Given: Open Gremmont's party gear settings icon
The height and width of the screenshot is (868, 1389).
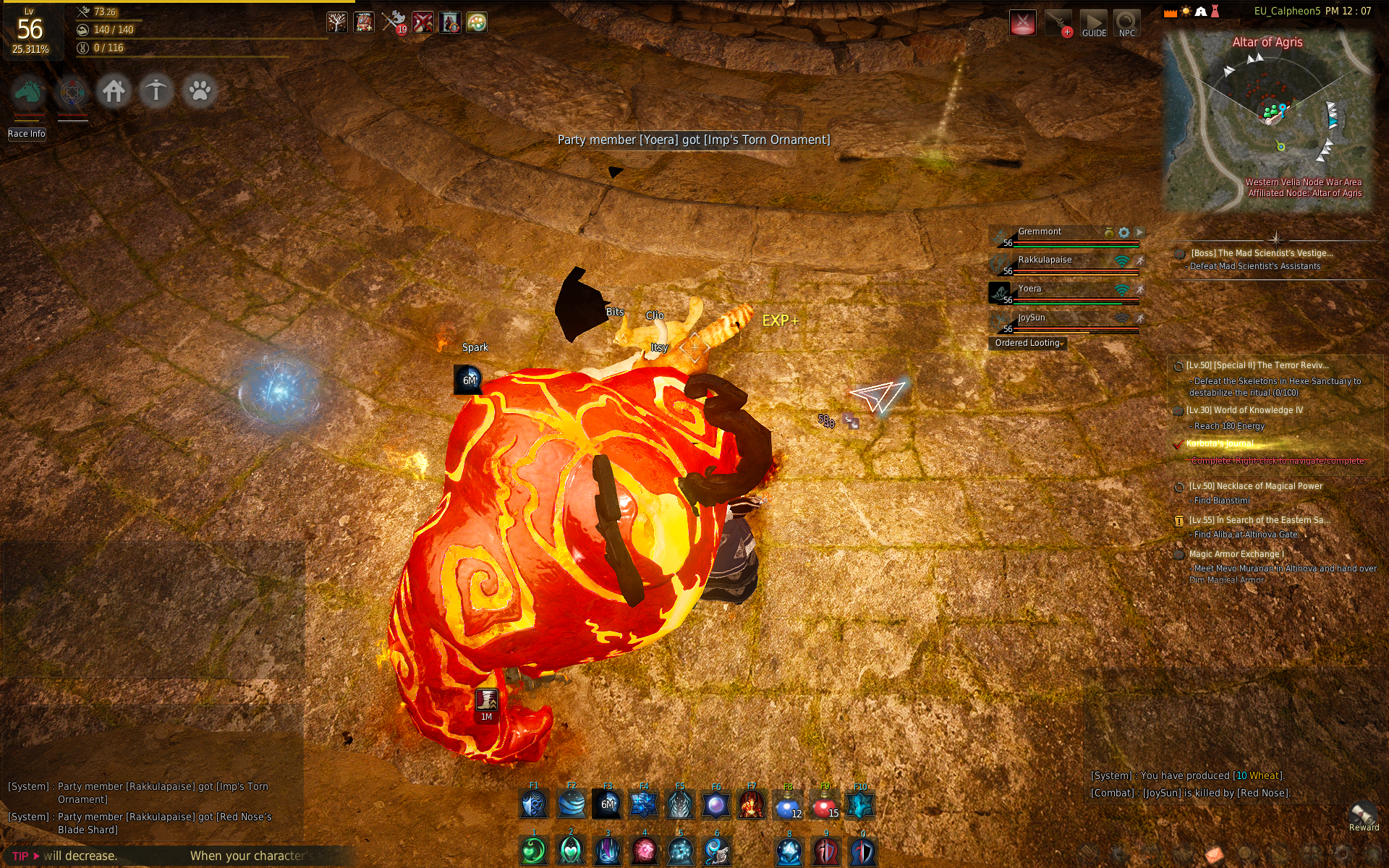Looking at the screenshot, I should [1123, 233].
